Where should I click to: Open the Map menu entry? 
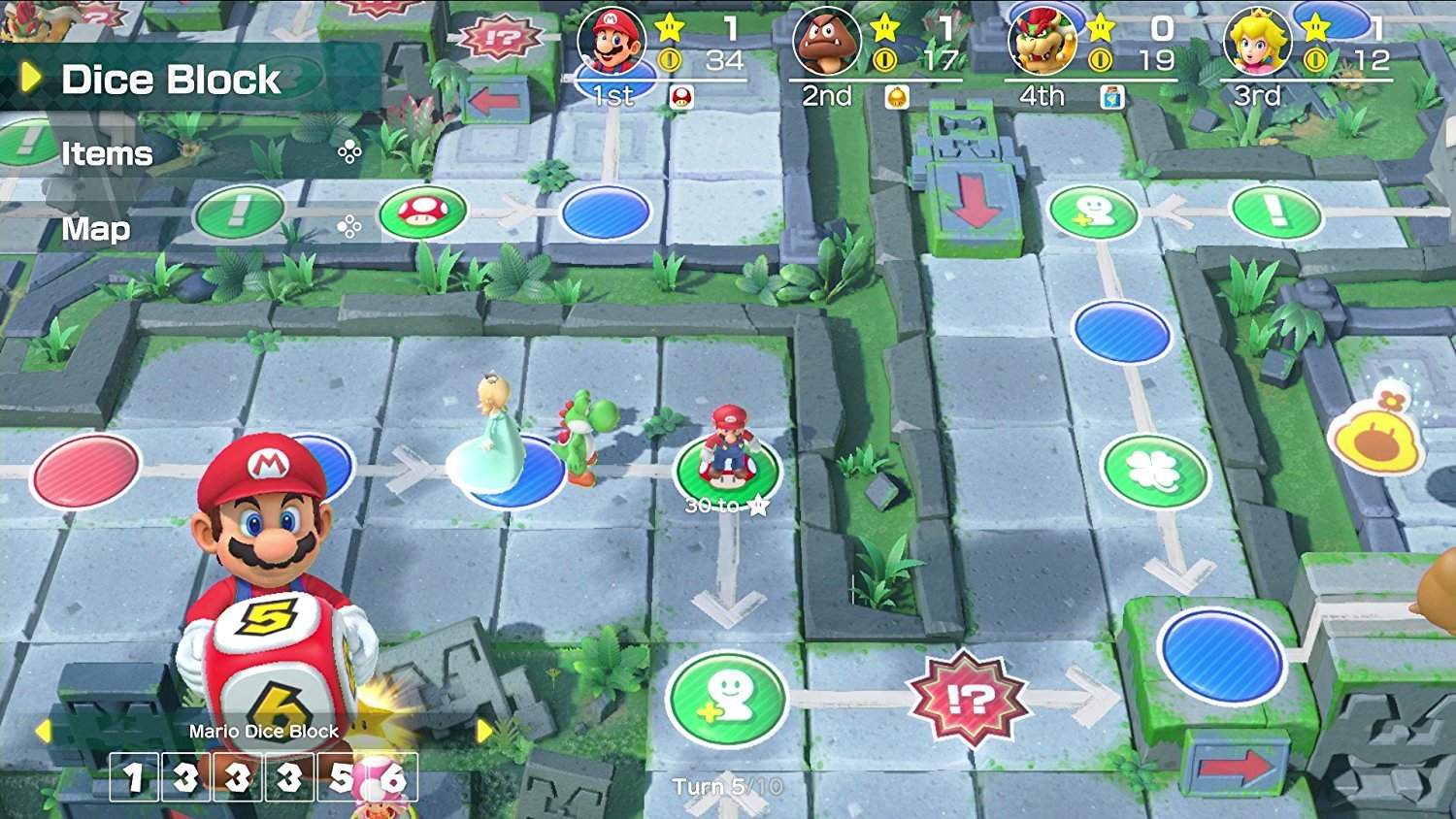coord(94,229)
